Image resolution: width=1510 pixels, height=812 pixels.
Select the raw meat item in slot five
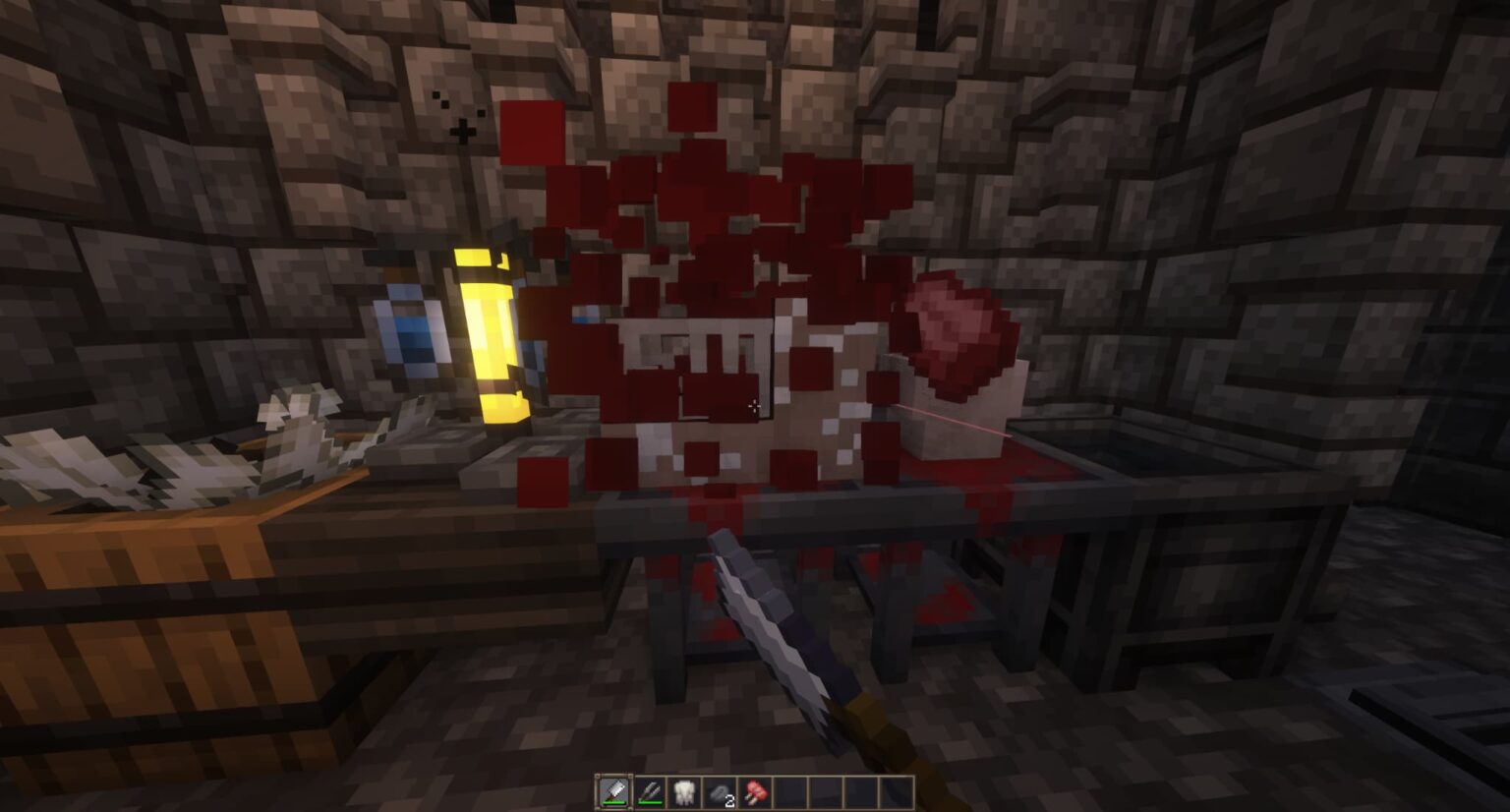754,791
